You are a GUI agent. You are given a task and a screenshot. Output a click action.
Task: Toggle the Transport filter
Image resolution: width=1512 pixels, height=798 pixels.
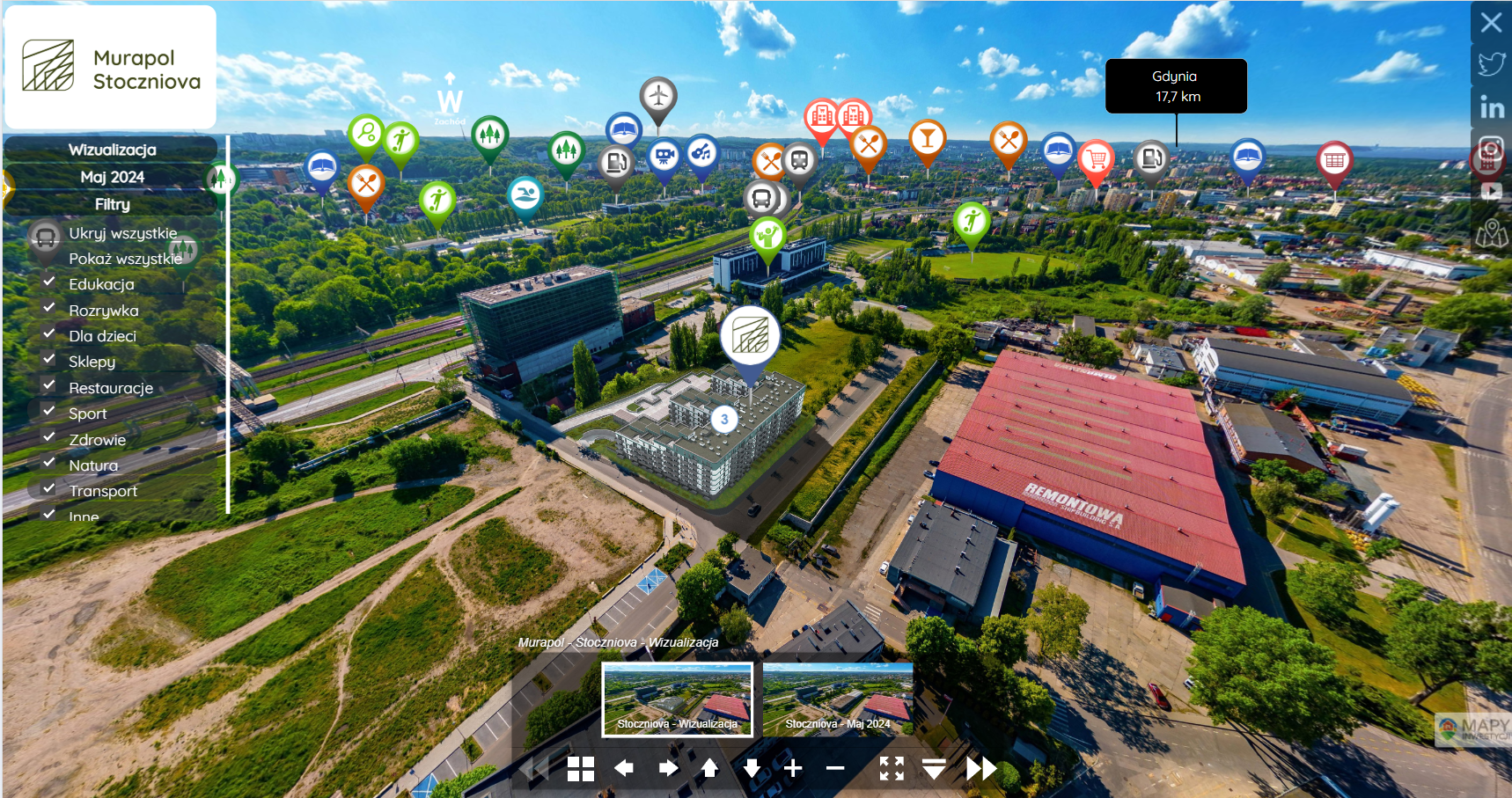tap(49, 488)
